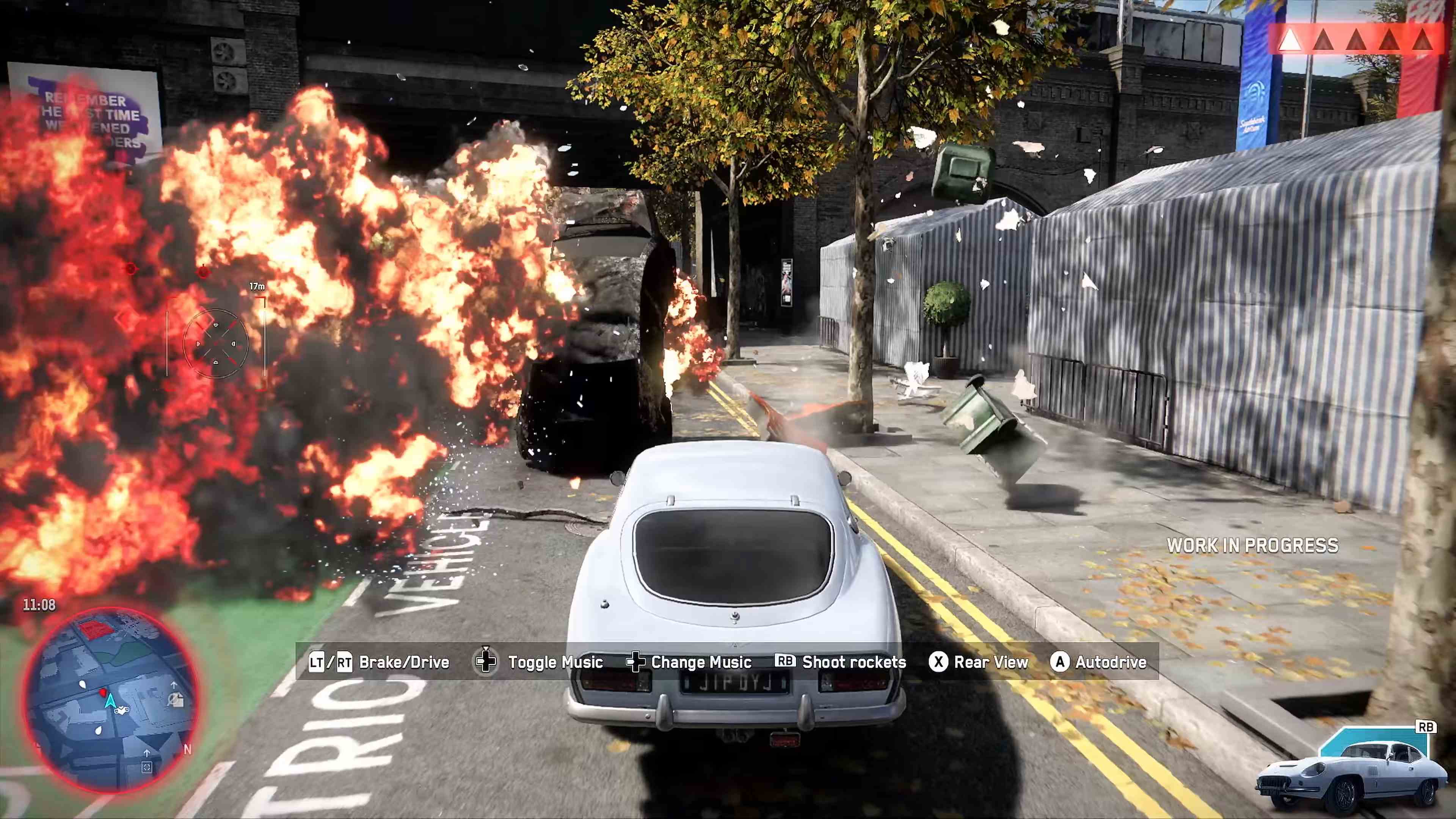Click the D-pad icon beside Change Music
1456x819 pixels.
click(637, 662)
